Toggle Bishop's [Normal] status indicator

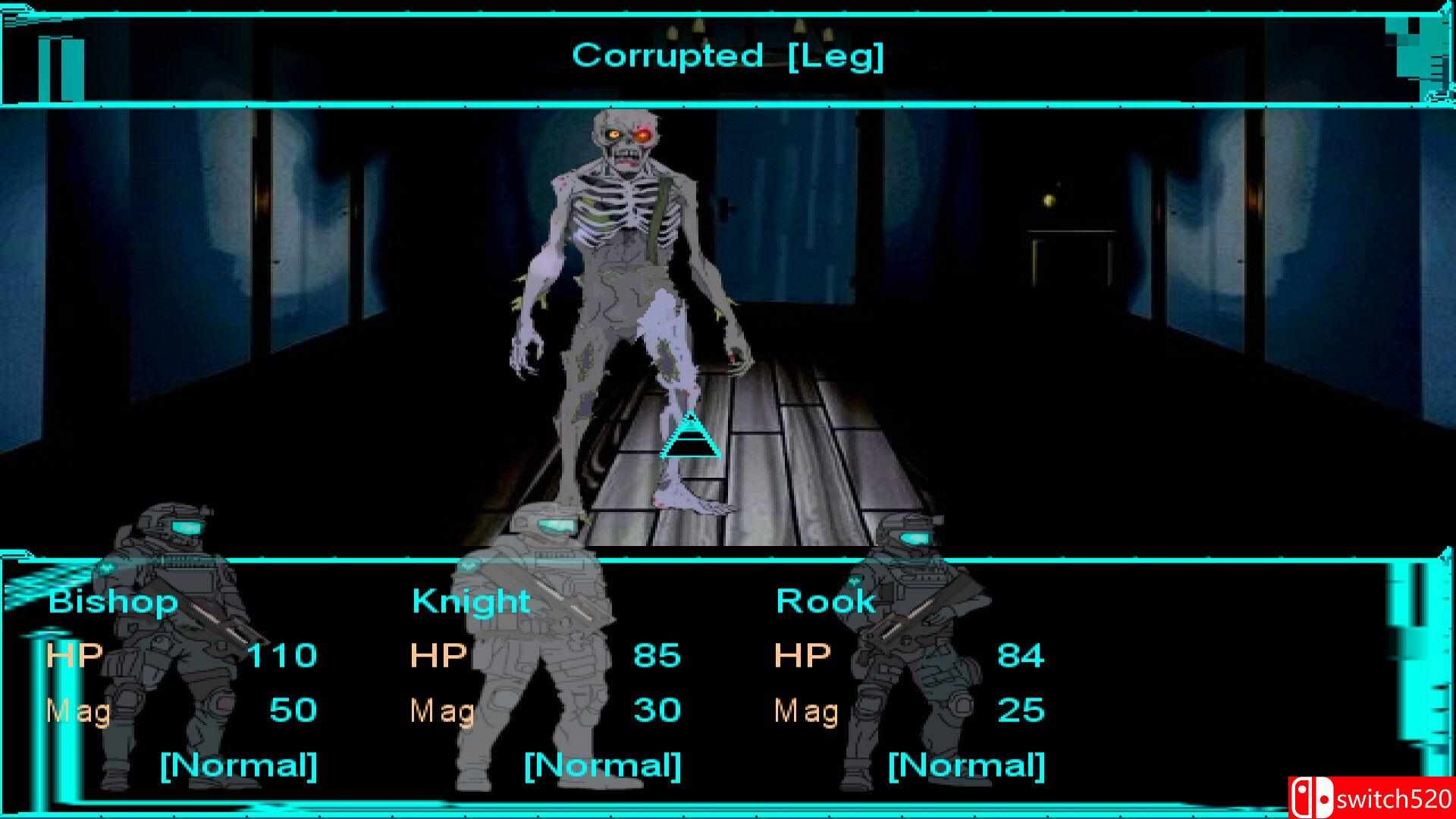(x=240, y=766)
